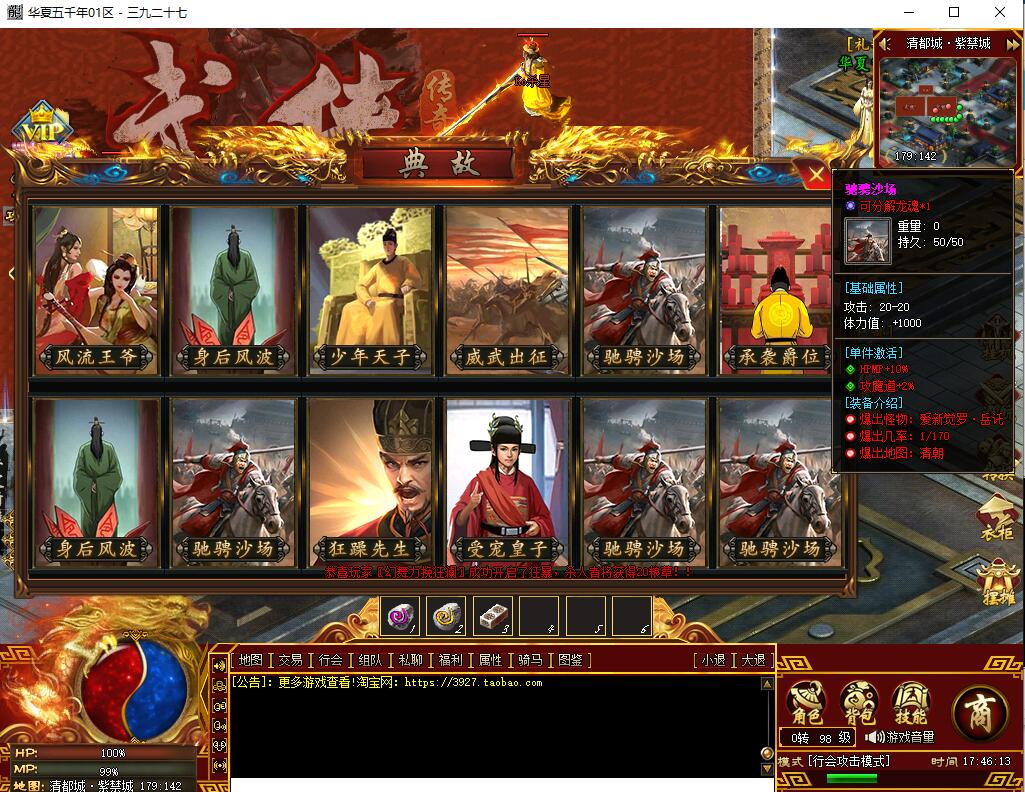Choose the 狂躁先生 card
Screen dimensions: 1025x792
point(371,482)
